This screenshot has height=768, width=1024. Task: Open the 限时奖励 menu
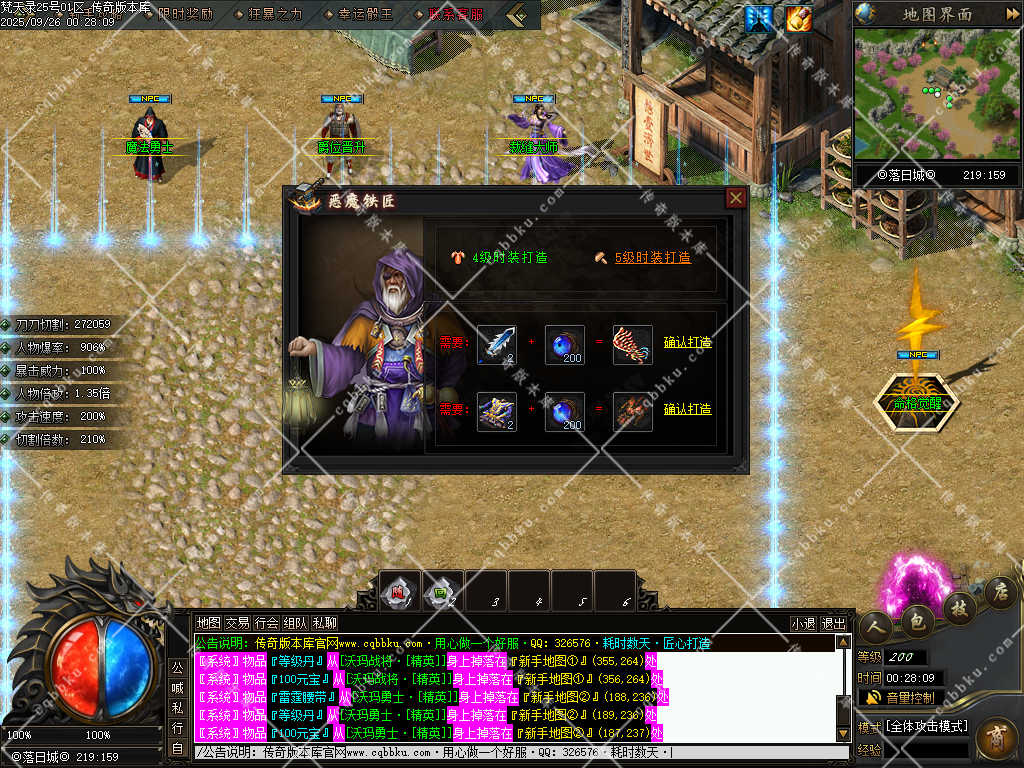[x=178, y=14]
